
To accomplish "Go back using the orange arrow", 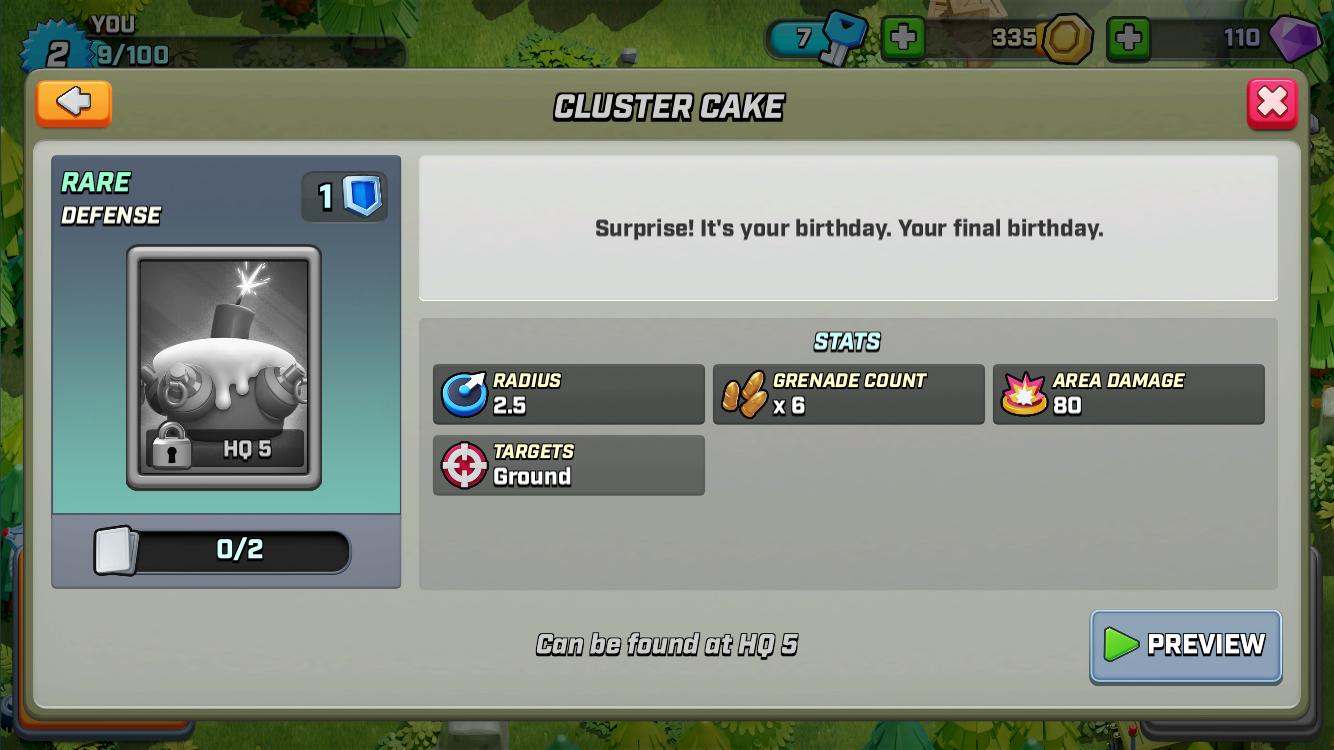I will click(73, 103).
